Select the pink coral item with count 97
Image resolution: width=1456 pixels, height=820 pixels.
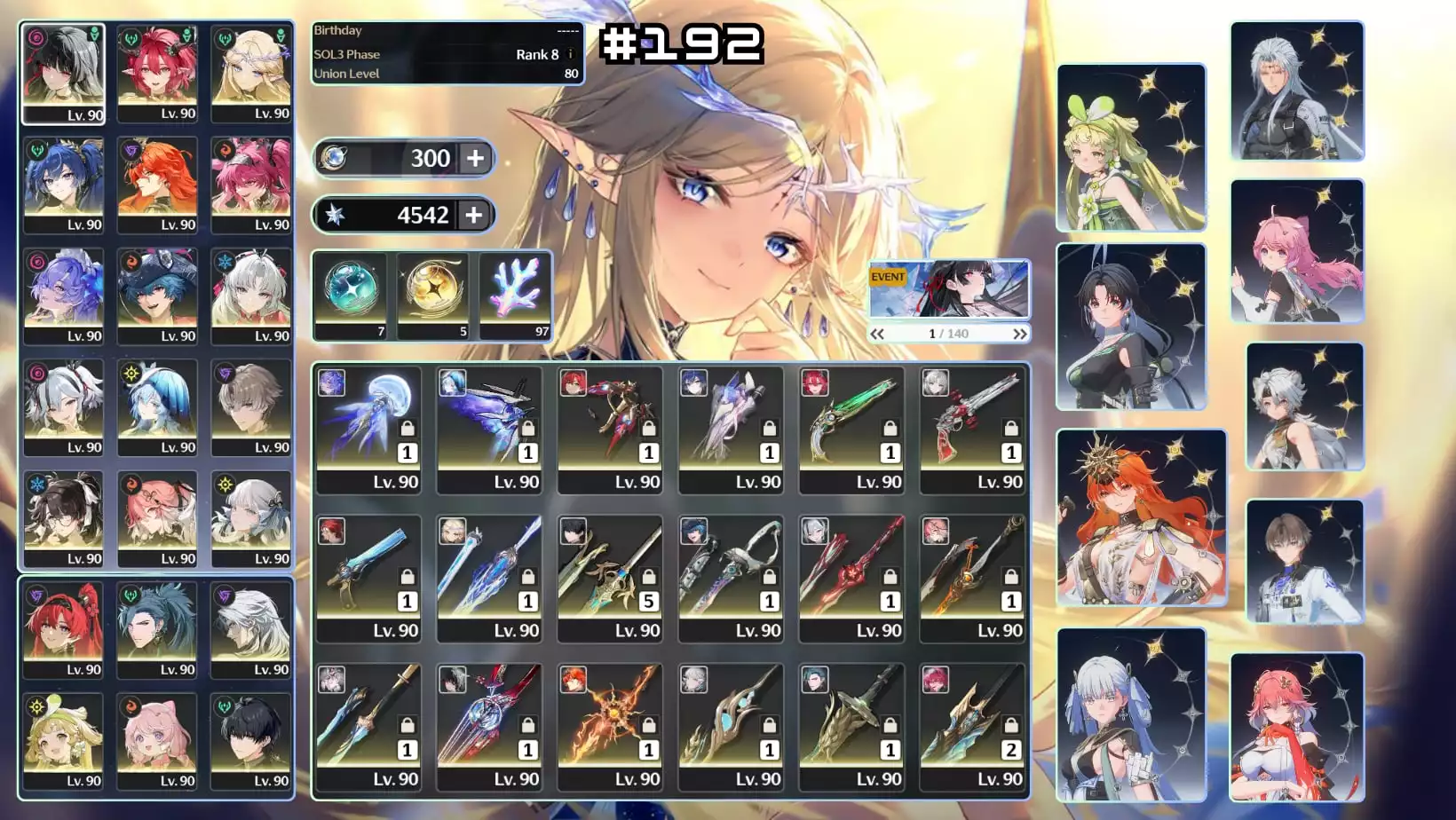515,295
